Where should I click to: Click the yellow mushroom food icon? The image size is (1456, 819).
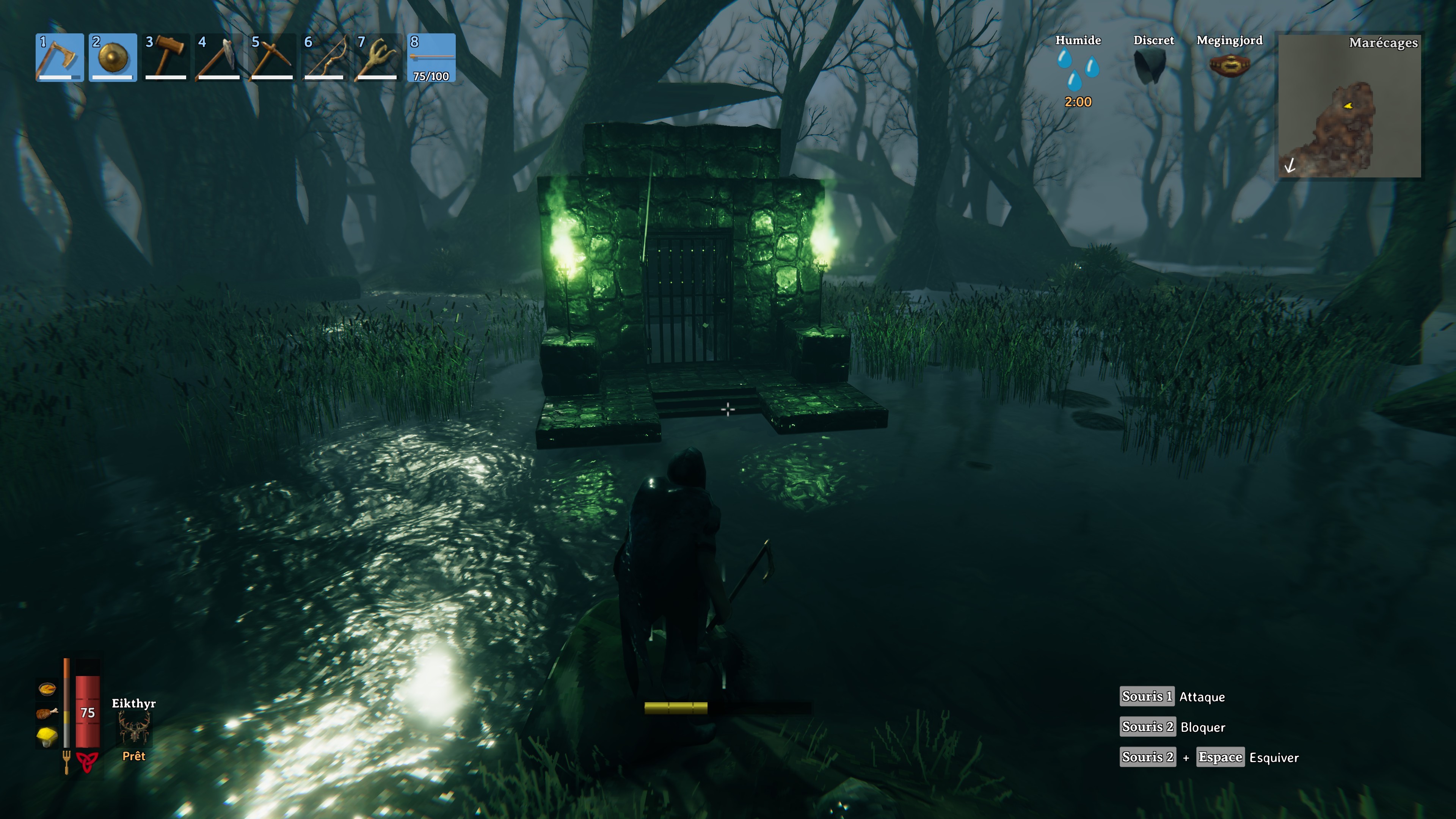coord(47,736)
